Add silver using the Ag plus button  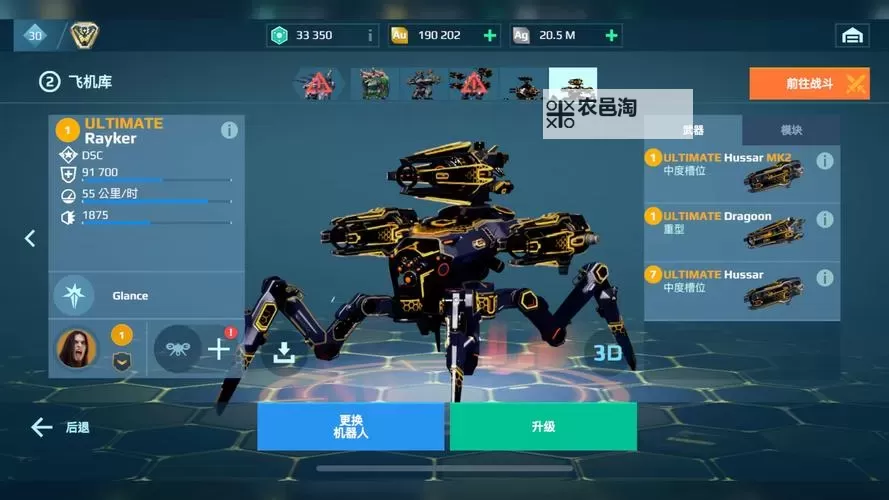point(611,35)
